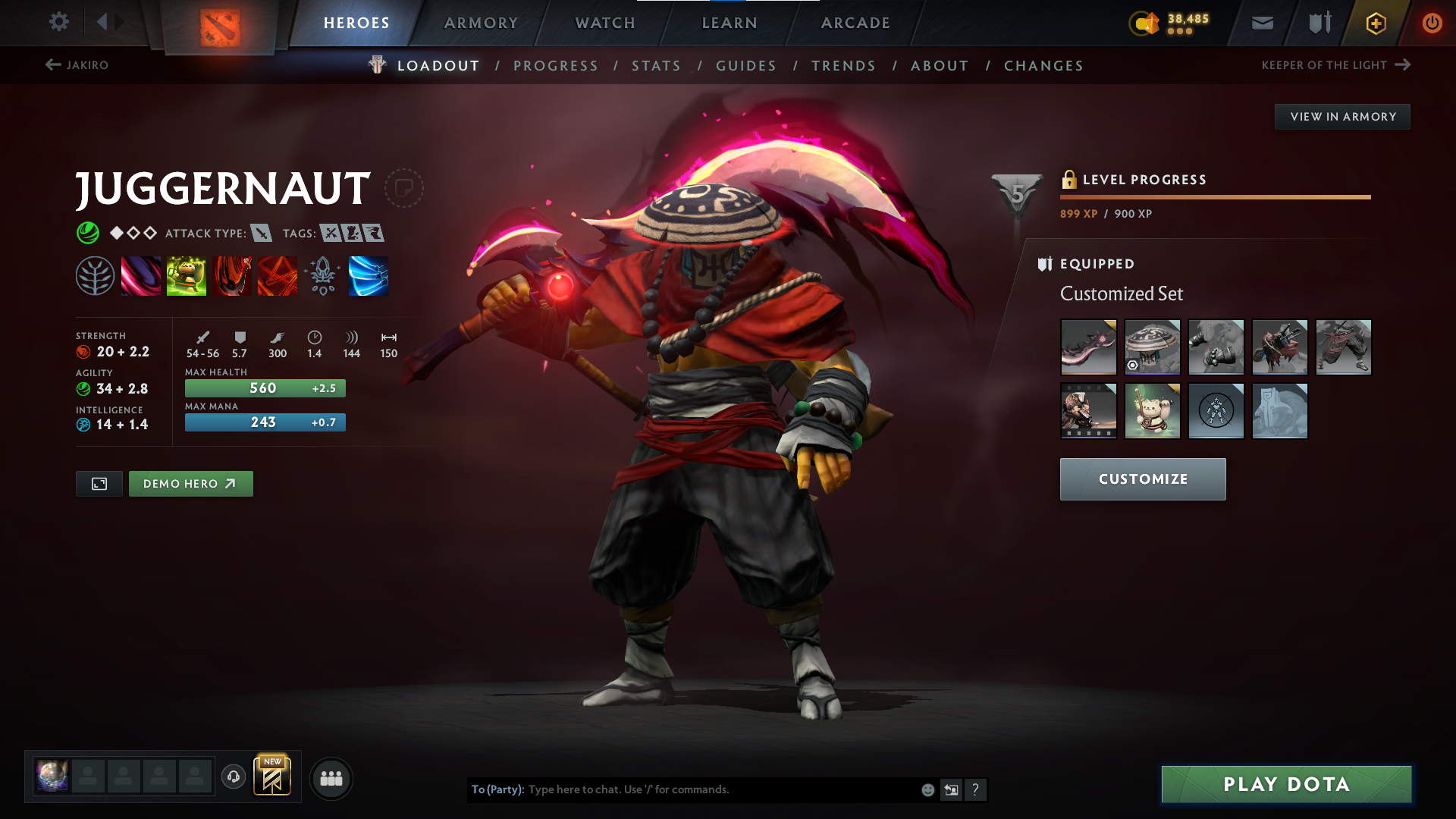Toggle the party voice chat icon
Viewport: 1456px width, 819px height.
coord(233,778)
